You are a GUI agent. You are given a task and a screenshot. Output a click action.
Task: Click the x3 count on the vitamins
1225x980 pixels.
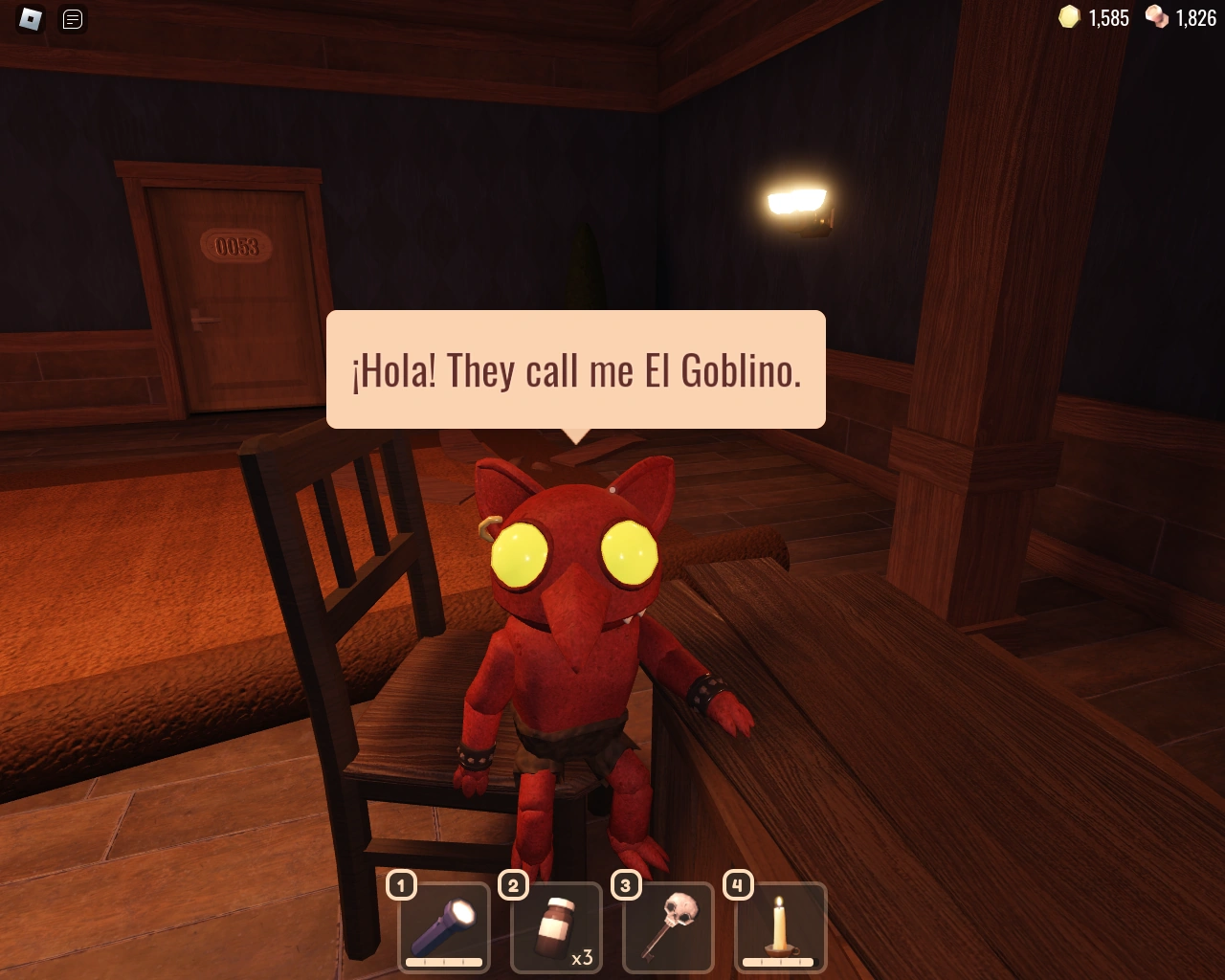[x=583, y=956]
